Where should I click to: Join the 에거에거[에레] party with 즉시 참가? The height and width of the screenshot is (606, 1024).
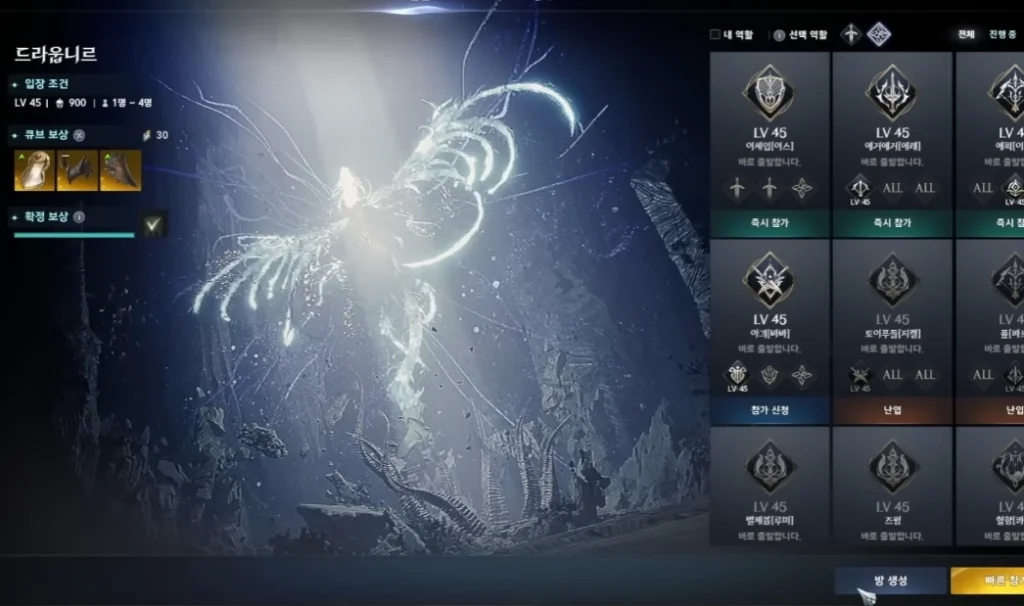[x=892, y=223]
